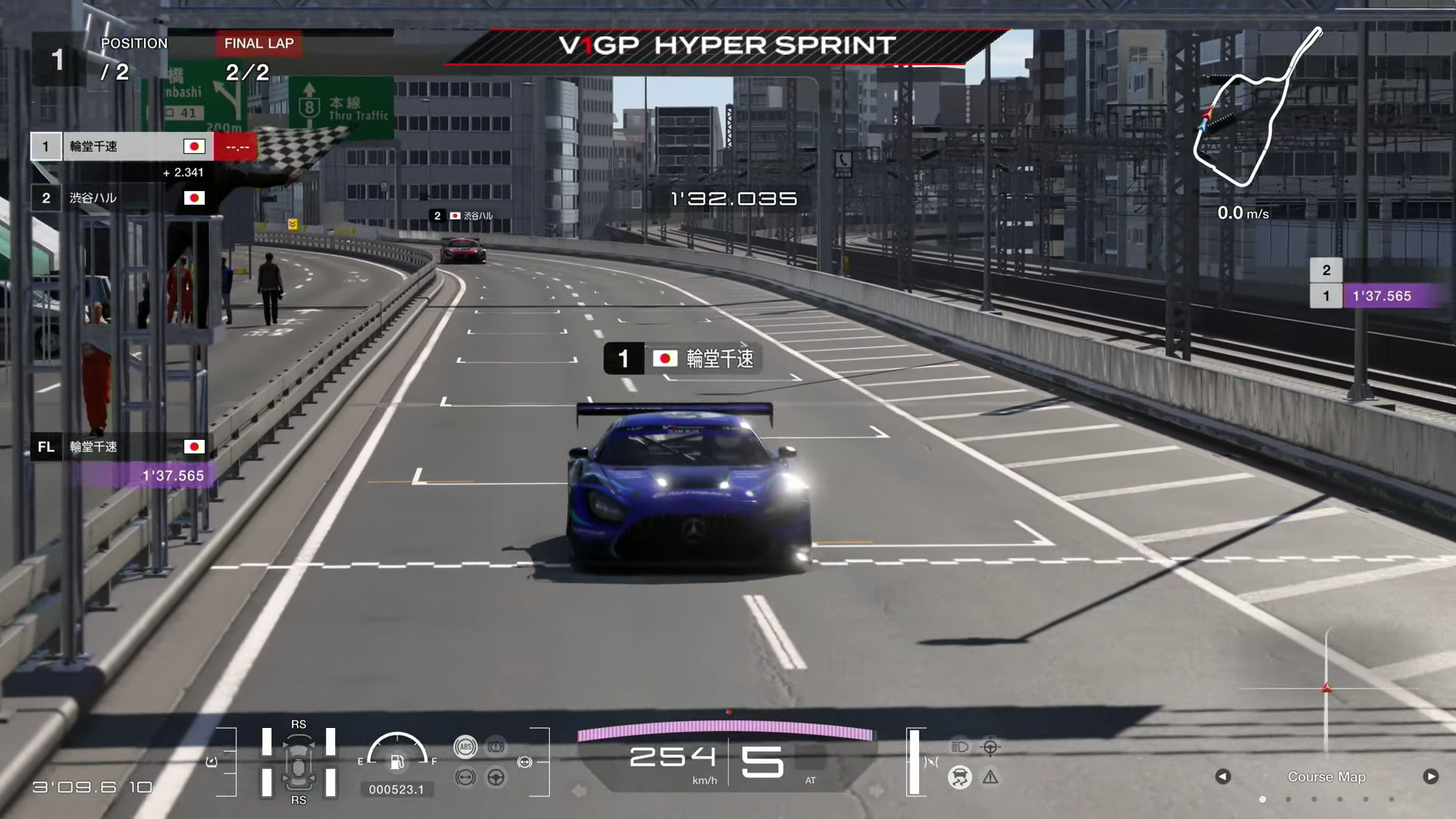Select the second-place 渋谷ハル leaderboard row
Screen dimensions: 1456x819
click(121, 198)
